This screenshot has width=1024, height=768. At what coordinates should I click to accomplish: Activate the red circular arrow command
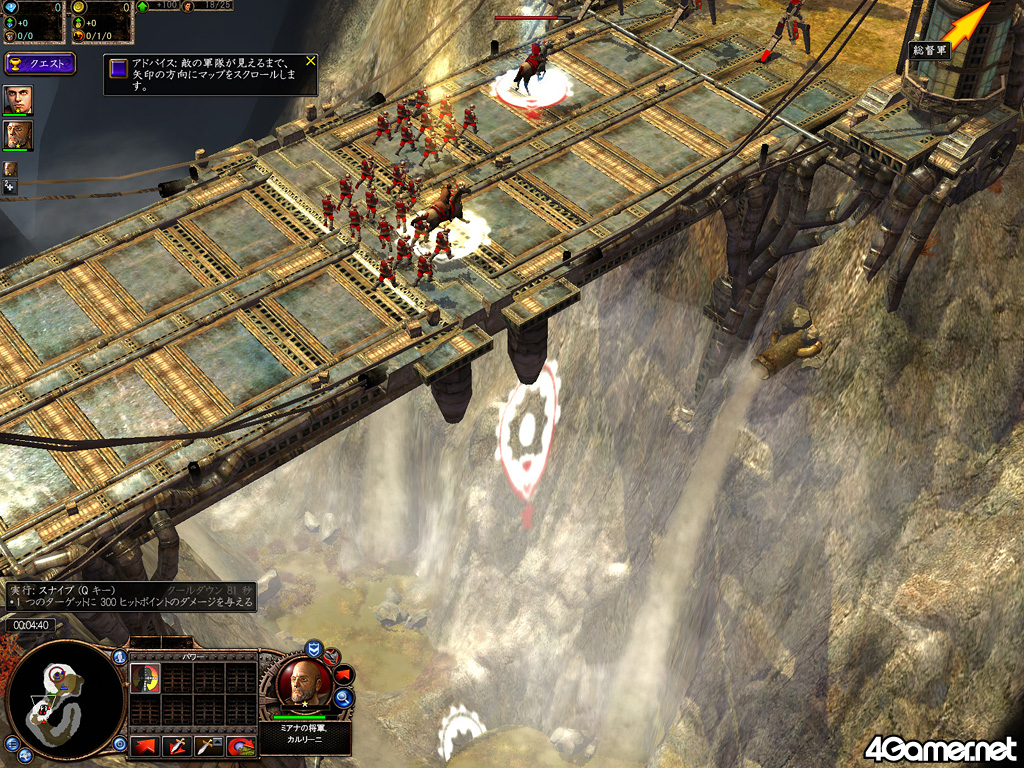tap(240, 745)
